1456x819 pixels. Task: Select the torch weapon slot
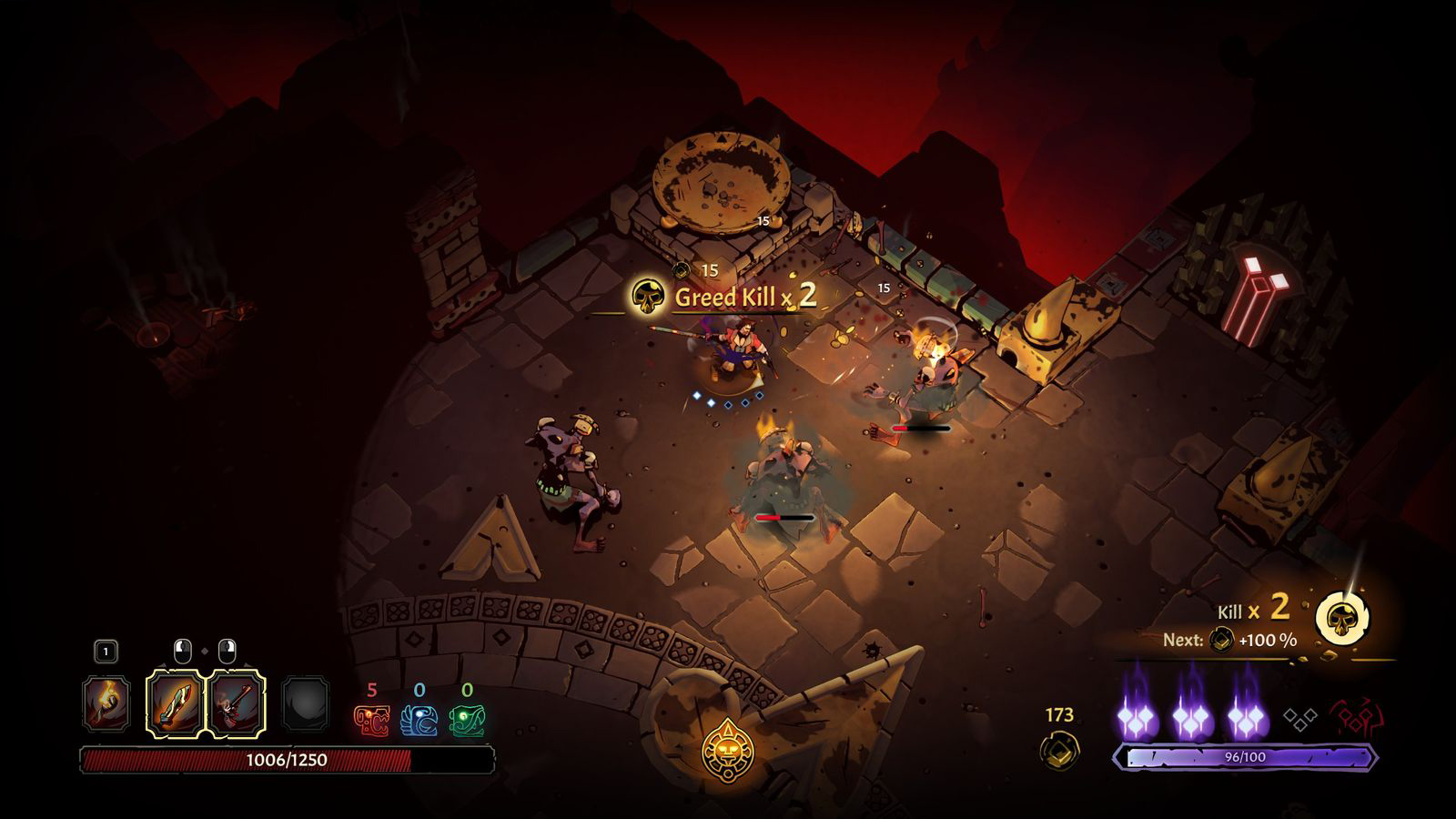pyautogui.click(x=106, y=703)
